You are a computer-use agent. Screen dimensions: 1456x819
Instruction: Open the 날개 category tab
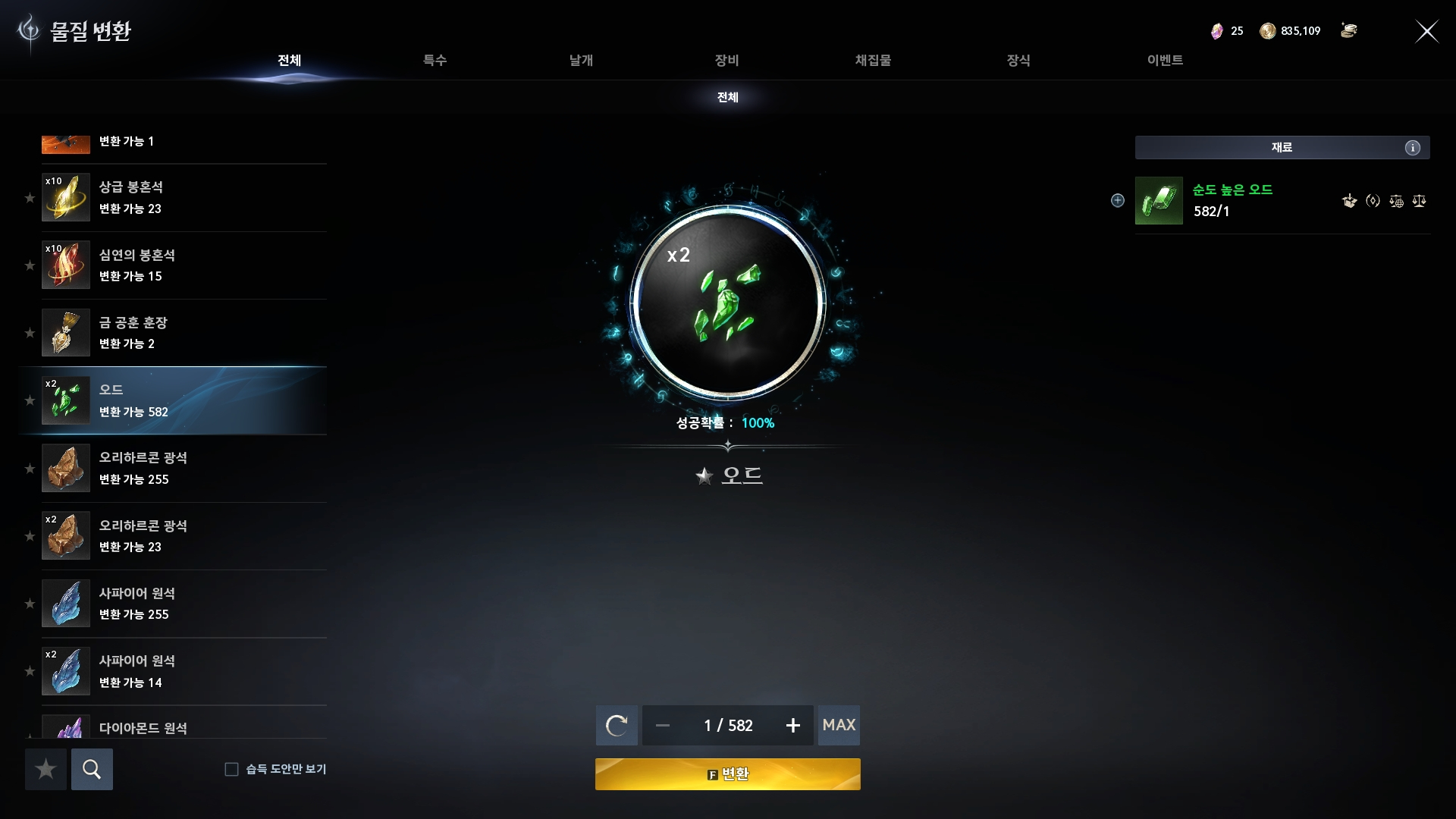click(581, 60)
